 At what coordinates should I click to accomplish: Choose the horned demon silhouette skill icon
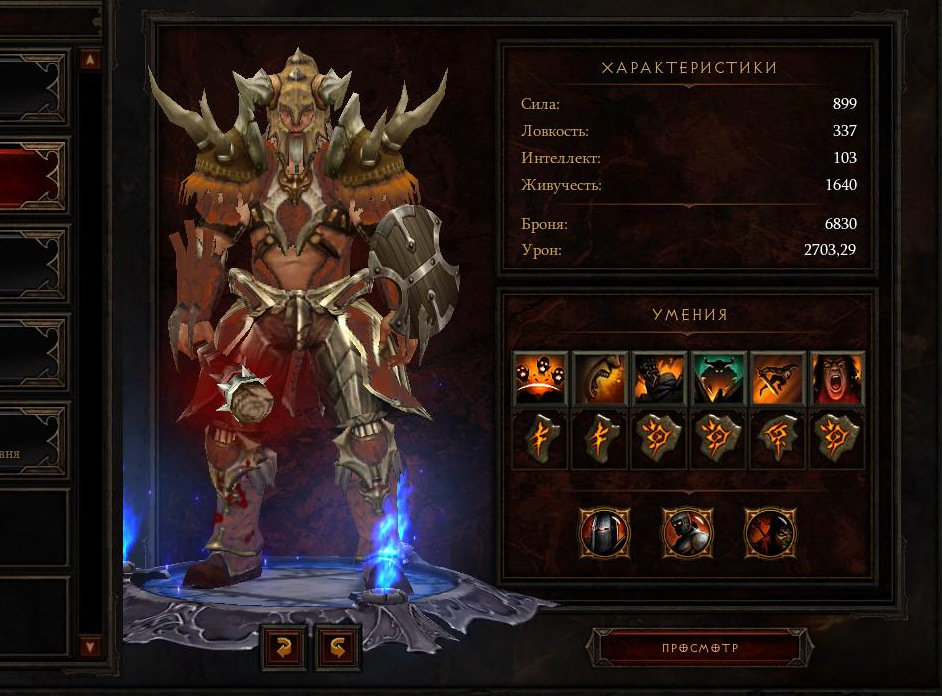coord(718,378)
